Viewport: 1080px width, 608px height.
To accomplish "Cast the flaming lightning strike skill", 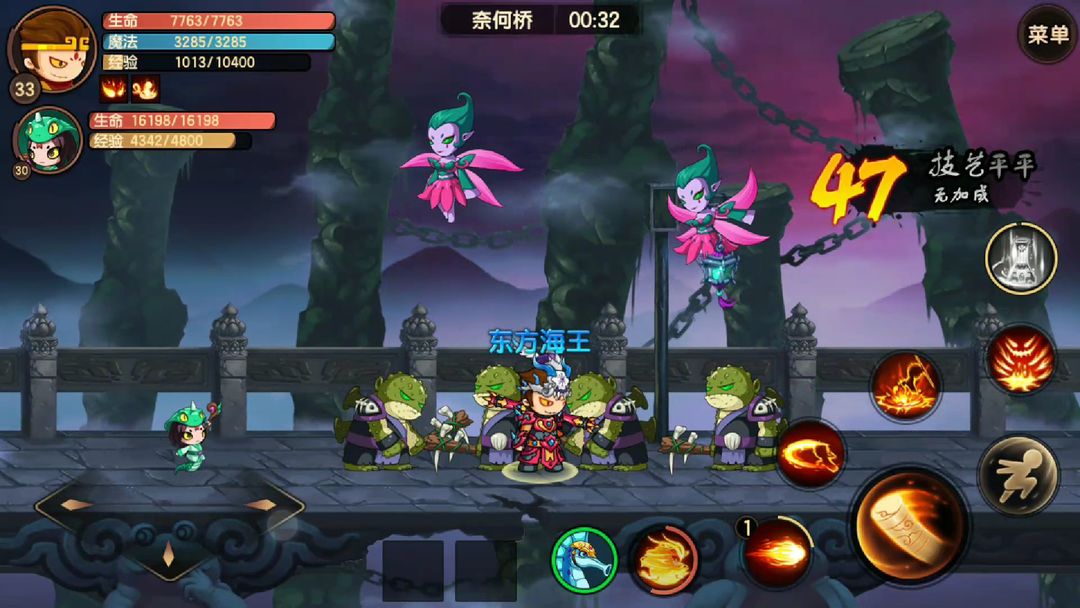I will tap(905, 386).
